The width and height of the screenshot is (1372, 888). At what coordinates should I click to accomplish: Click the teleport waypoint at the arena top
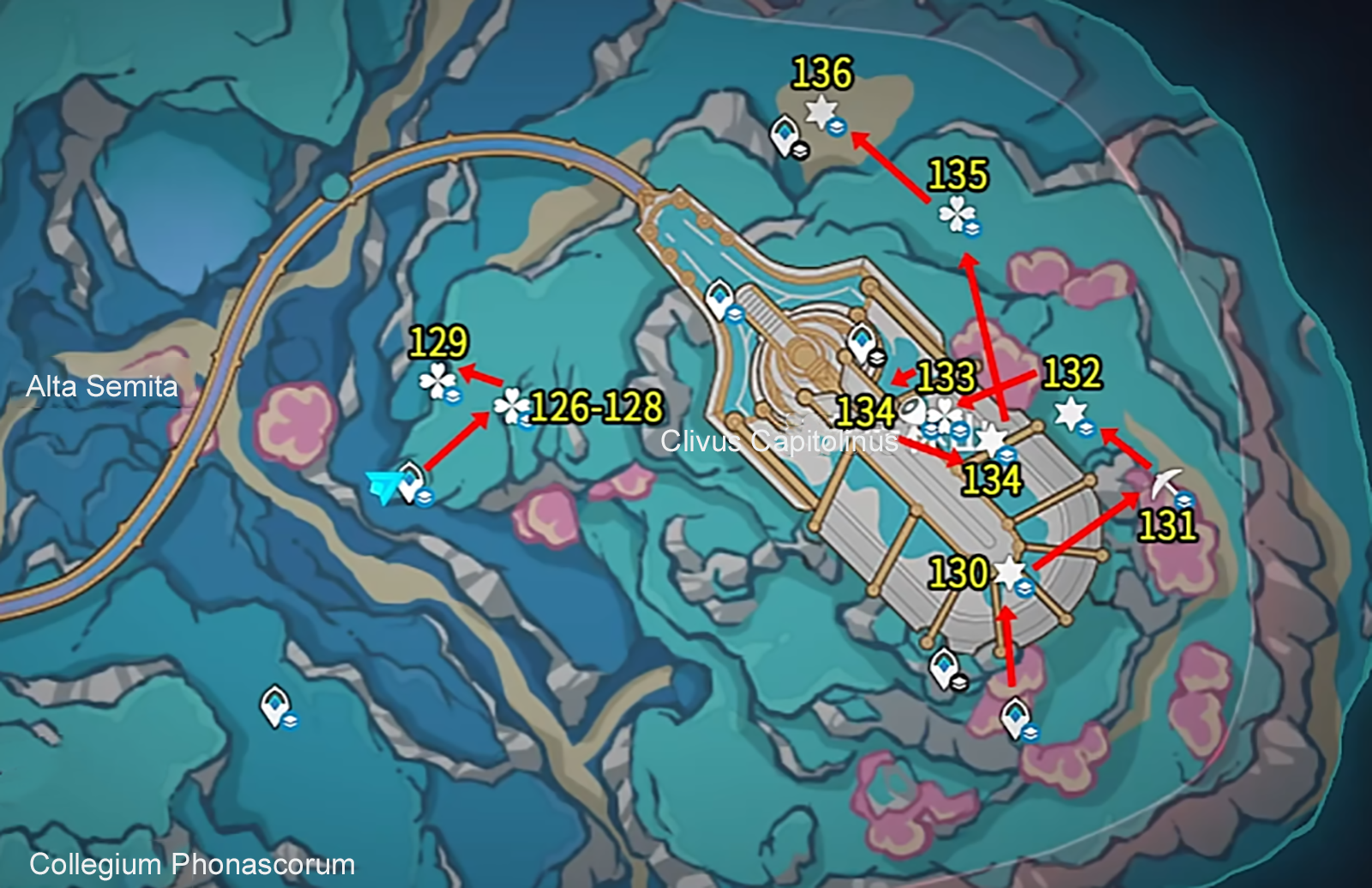pos(720,296)
